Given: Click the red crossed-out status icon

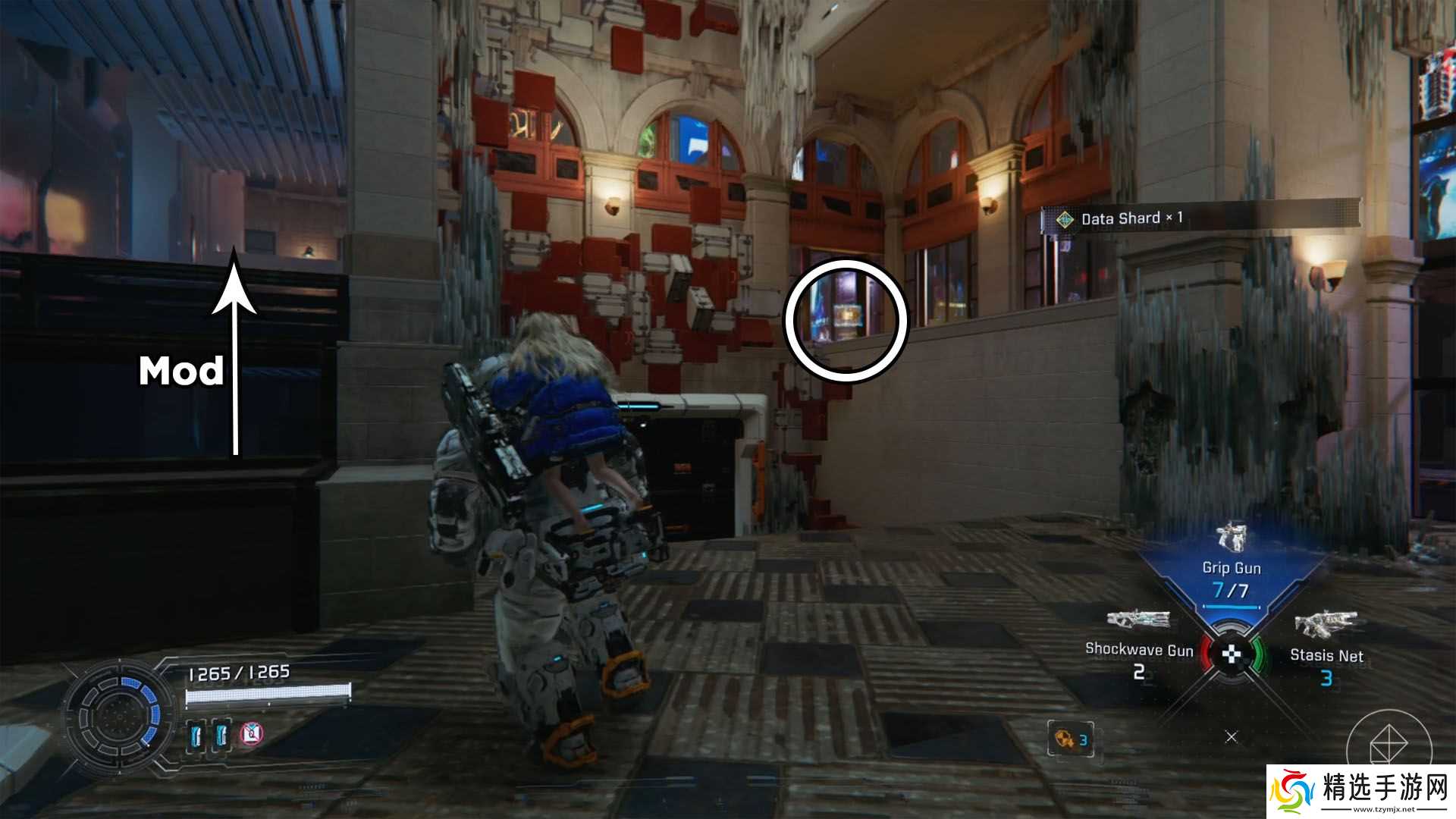Looking at the screenshot, I should tap(253, 733).
